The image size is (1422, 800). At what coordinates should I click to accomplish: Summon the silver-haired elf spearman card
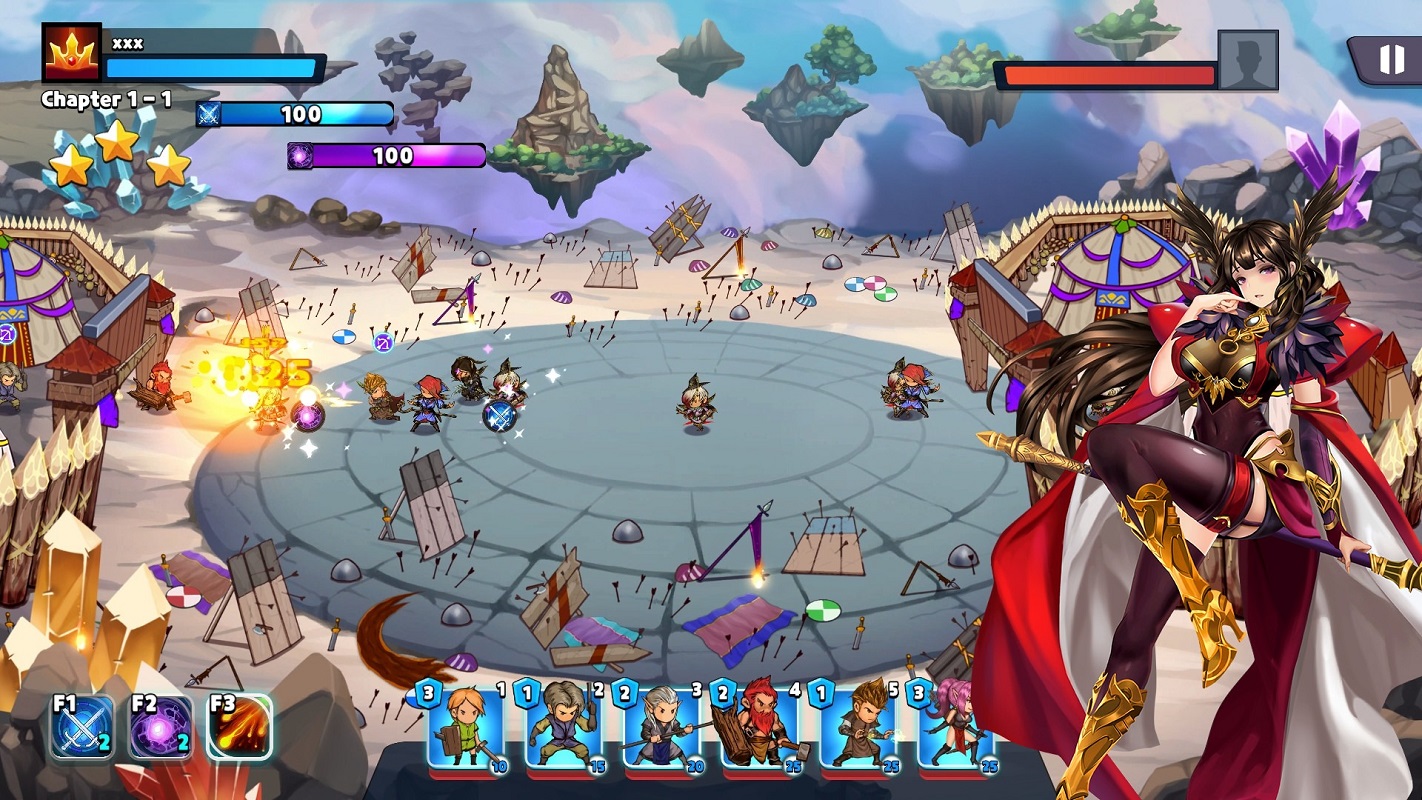[662, 727]
